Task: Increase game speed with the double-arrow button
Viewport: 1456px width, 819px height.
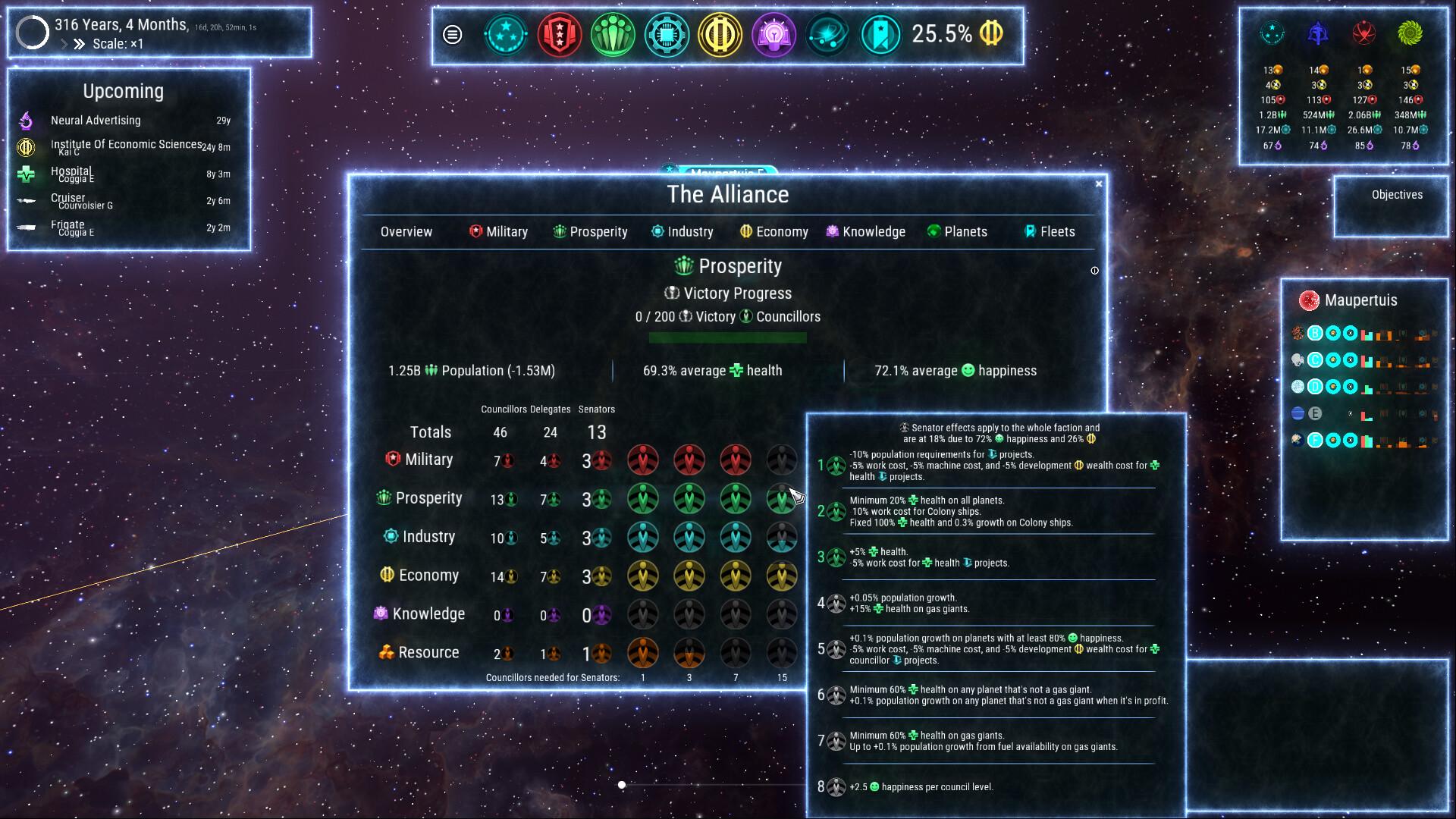Action: coord(79,44)
